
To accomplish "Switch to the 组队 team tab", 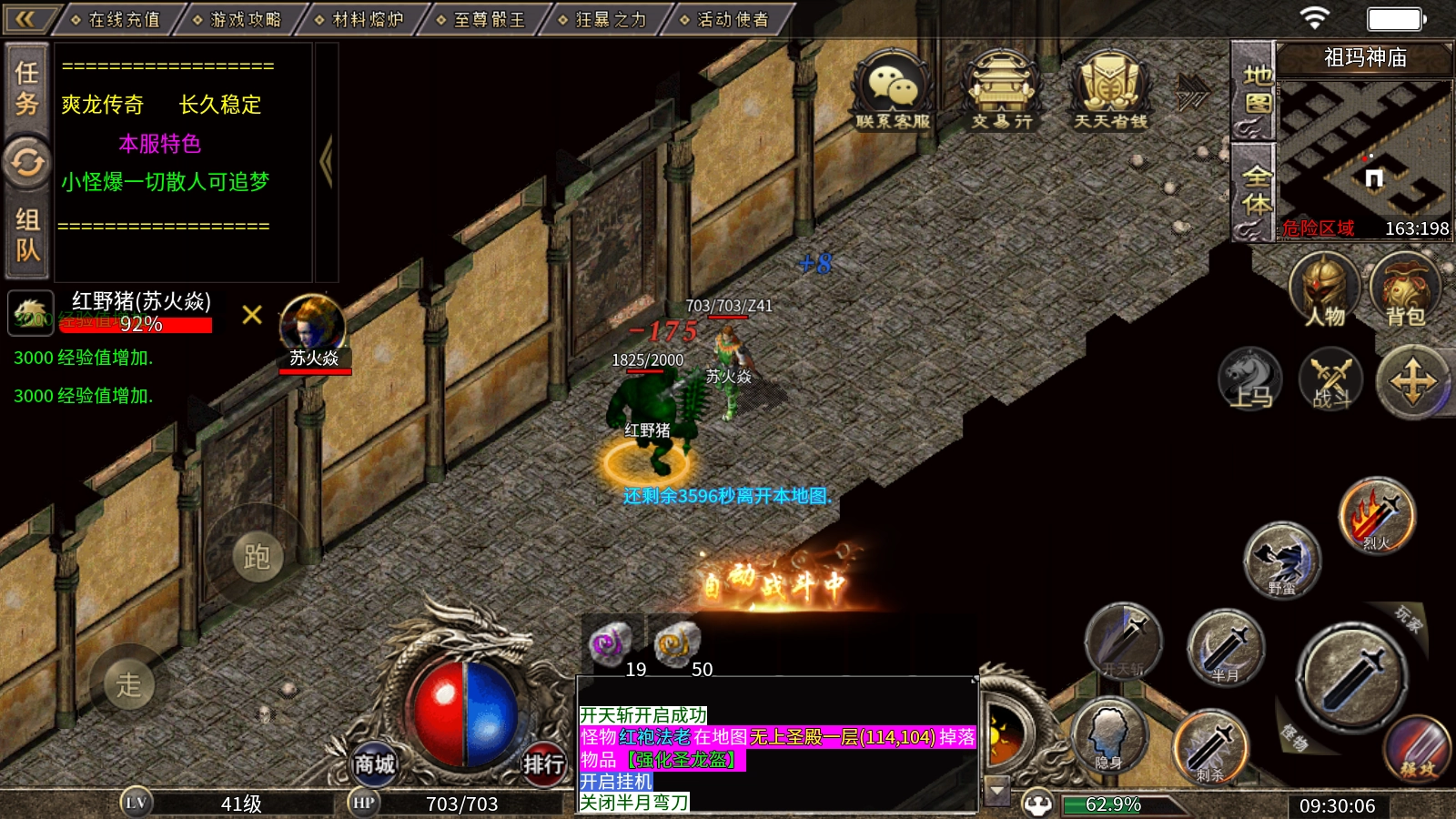I will point(27,235).
